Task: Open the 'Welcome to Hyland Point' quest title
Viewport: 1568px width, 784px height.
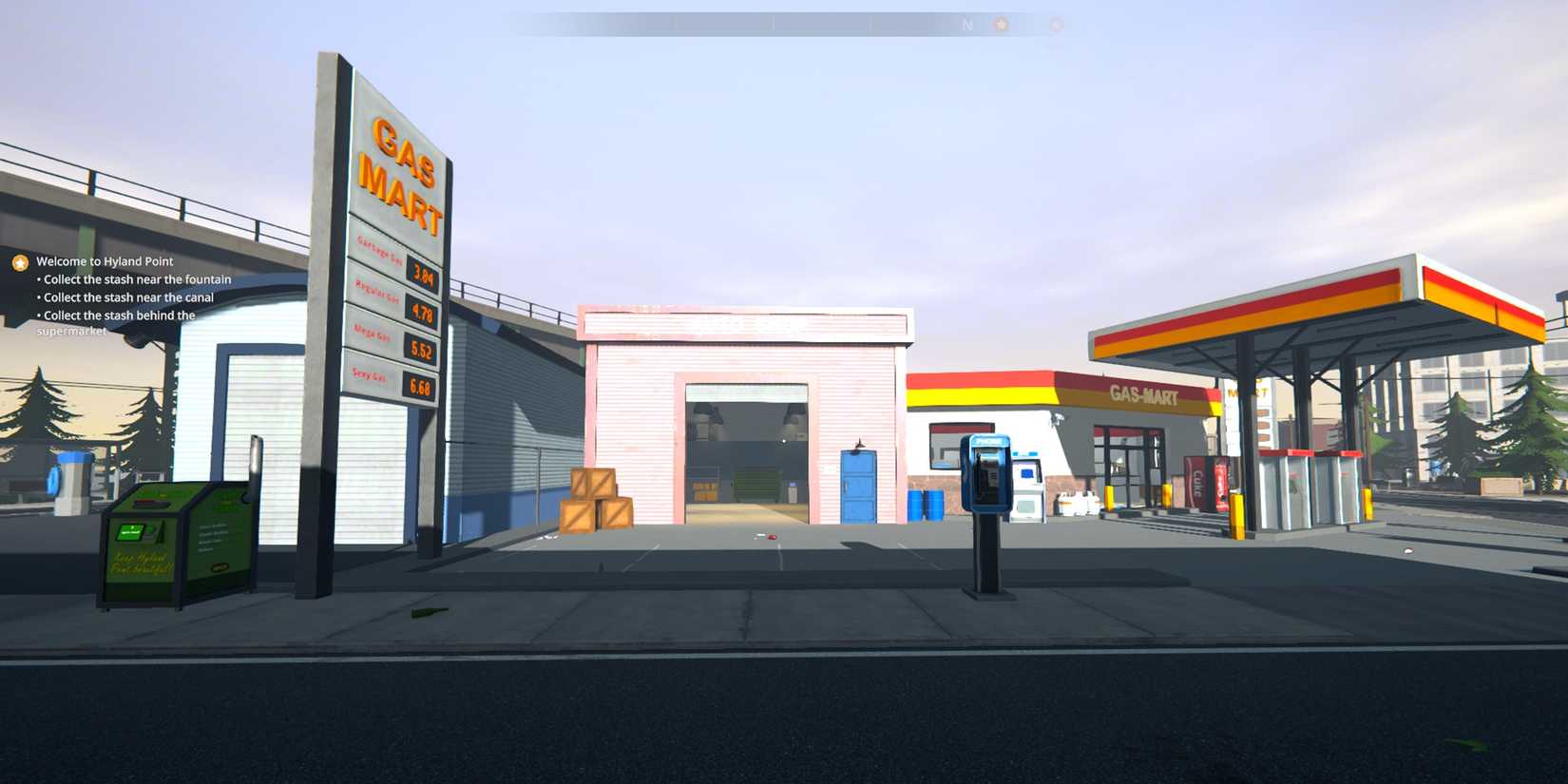Action: [x=104, y=260]
